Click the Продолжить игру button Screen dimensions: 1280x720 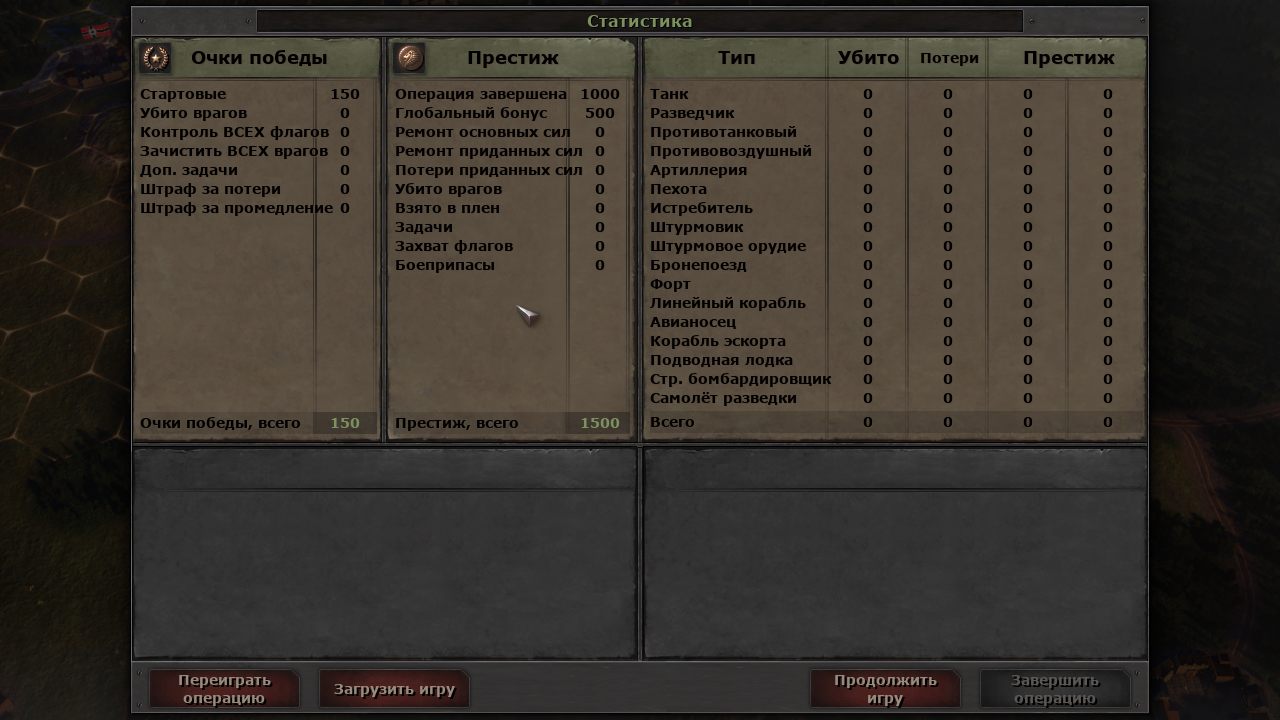(884, 688)
